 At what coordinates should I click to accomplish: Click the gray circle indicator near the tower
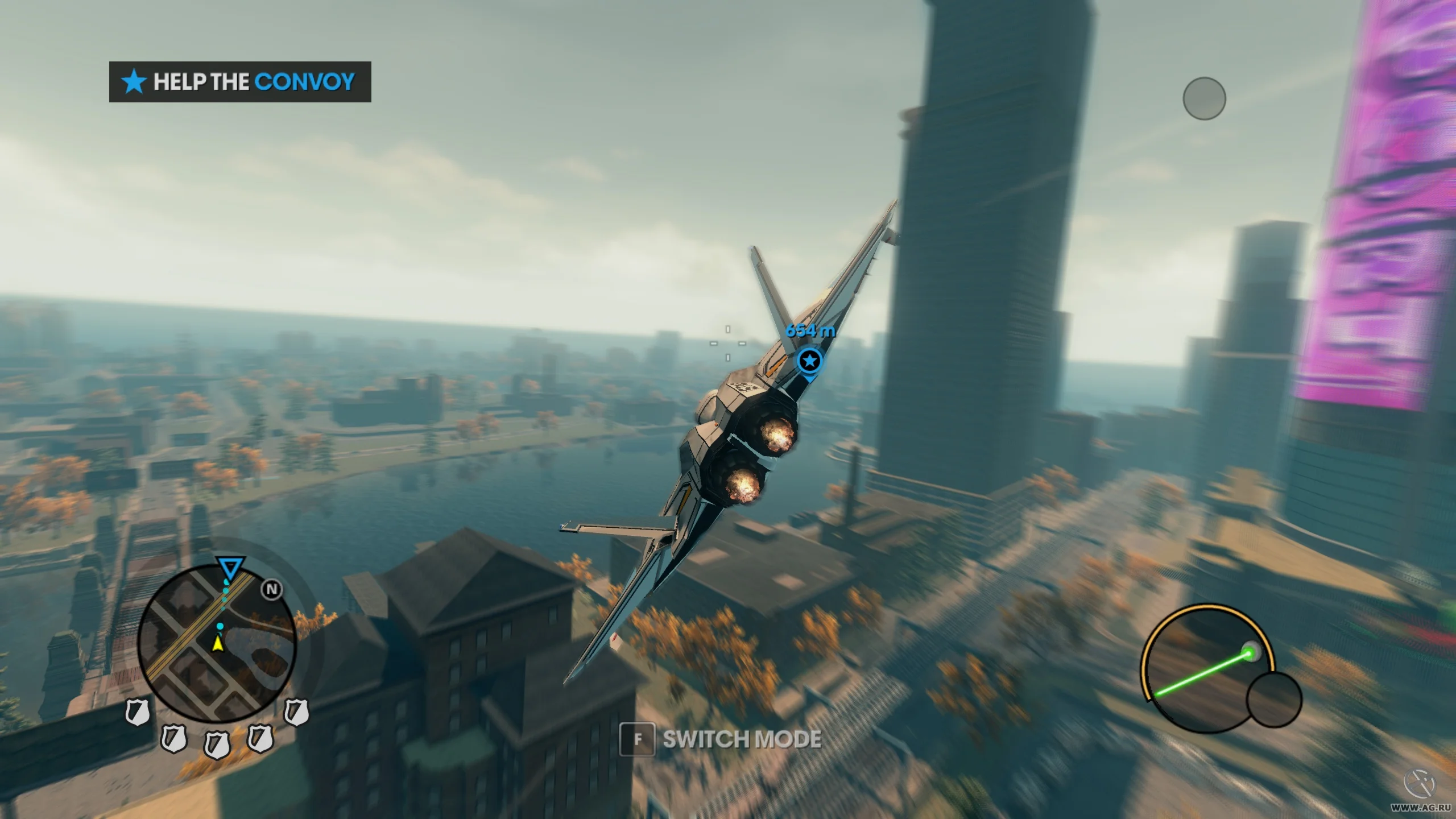pyautogui.click(x=1204, y=99)
